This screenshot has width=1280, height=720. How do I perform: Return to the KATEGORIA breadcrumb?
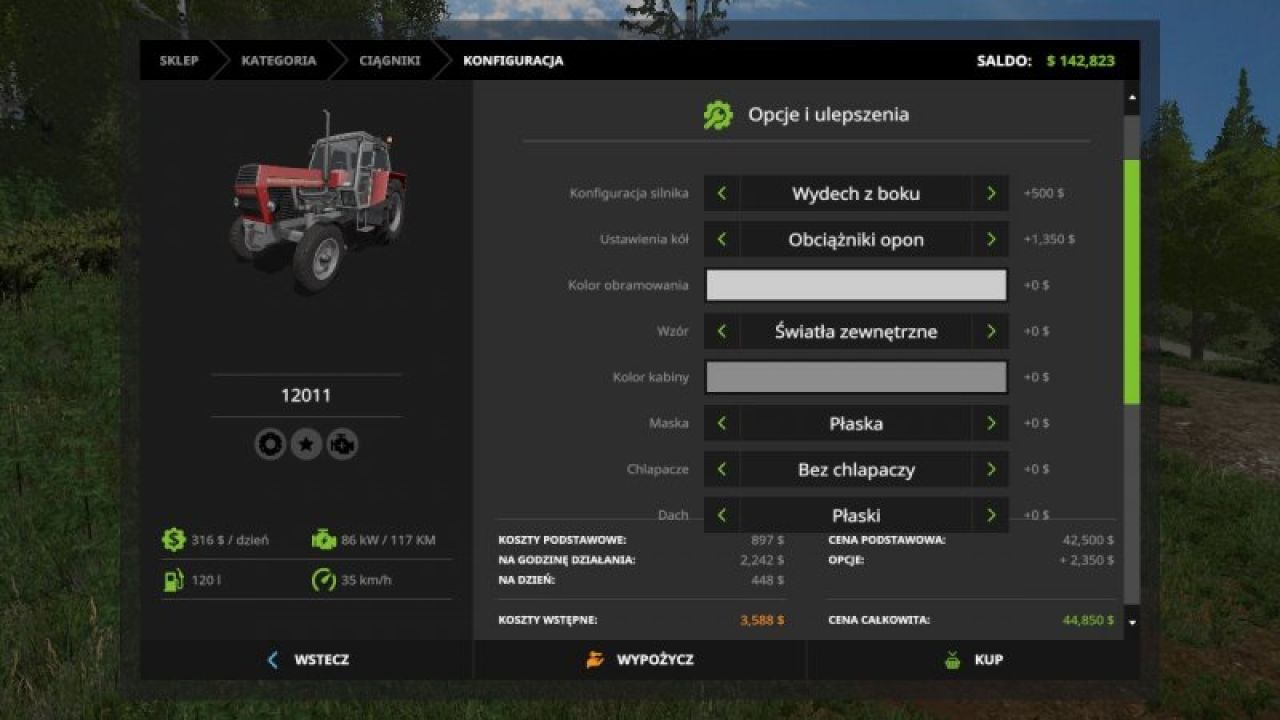pos(278,61)
